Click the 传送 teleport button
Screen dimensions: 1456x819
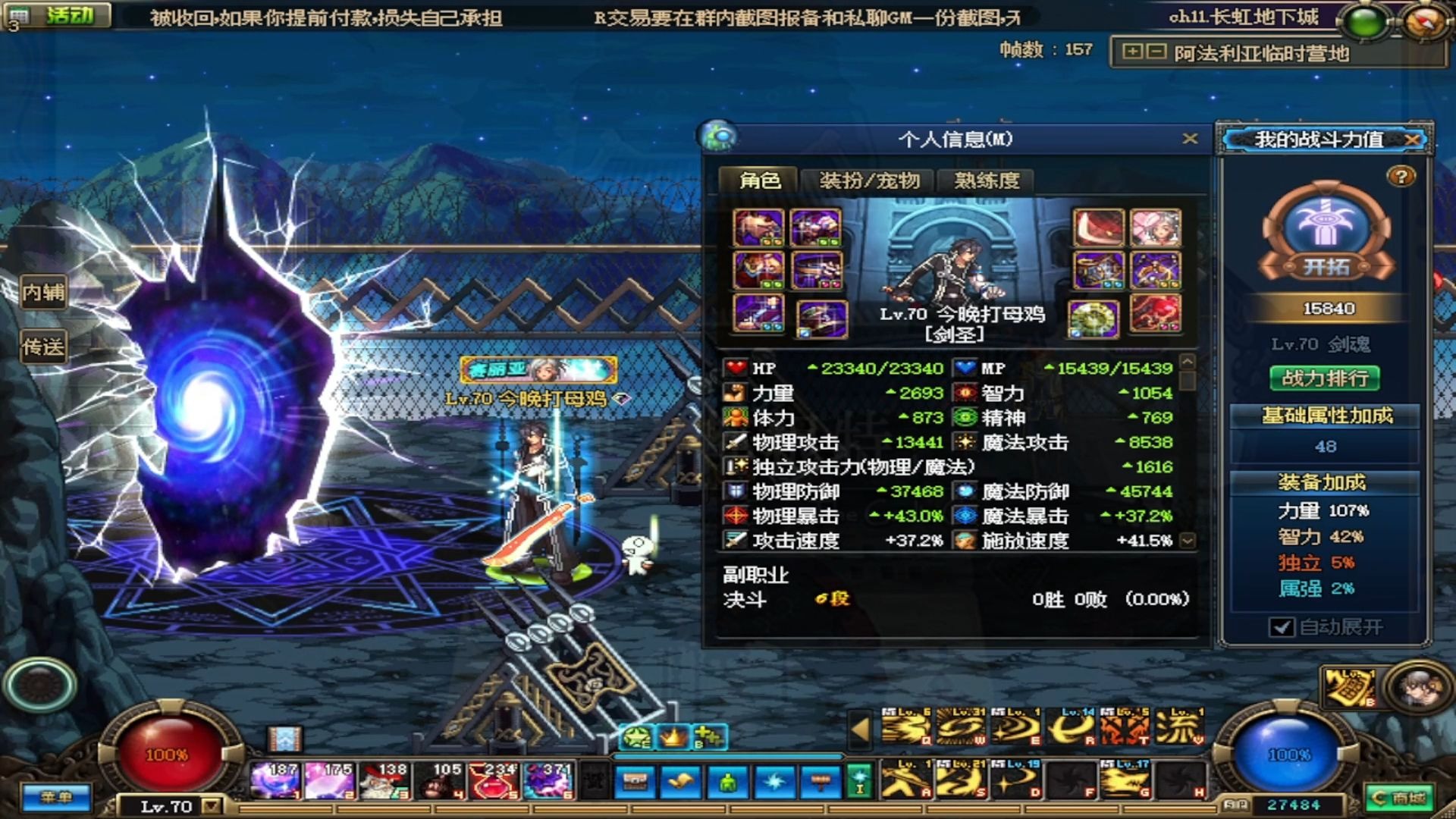43,347
